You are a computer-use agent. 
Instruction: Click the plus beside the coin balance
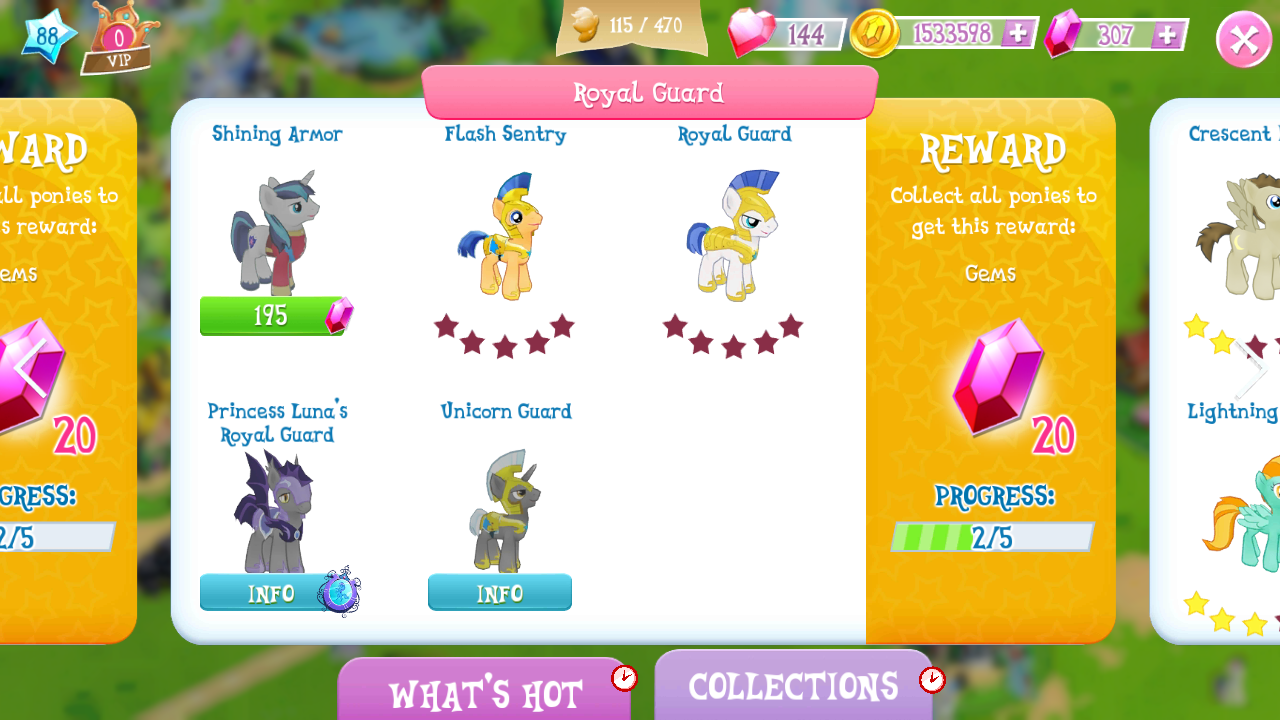(x=1020, y=33)
